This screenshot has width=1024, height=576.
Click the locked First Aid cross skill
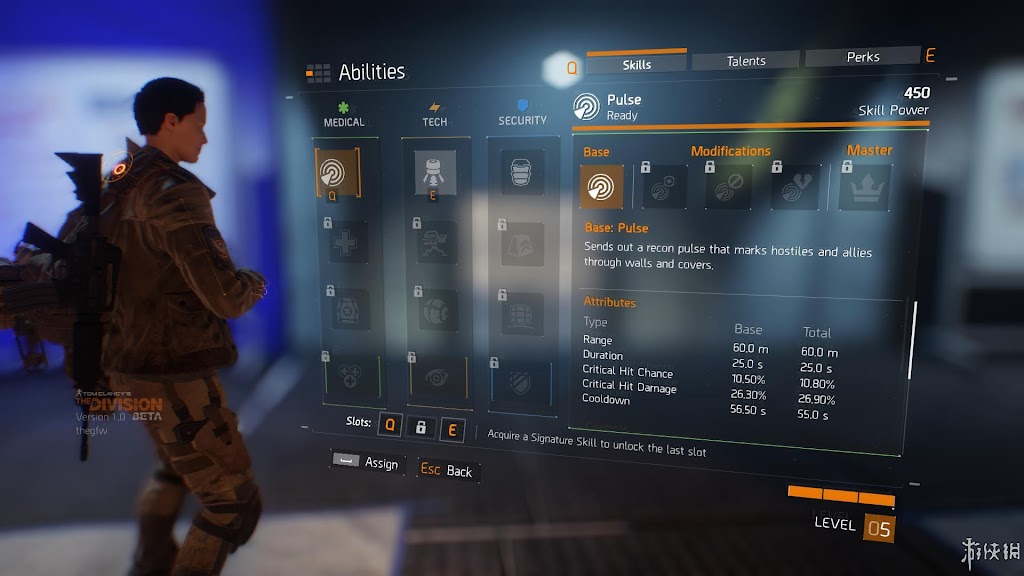click(x=344, y=241)
